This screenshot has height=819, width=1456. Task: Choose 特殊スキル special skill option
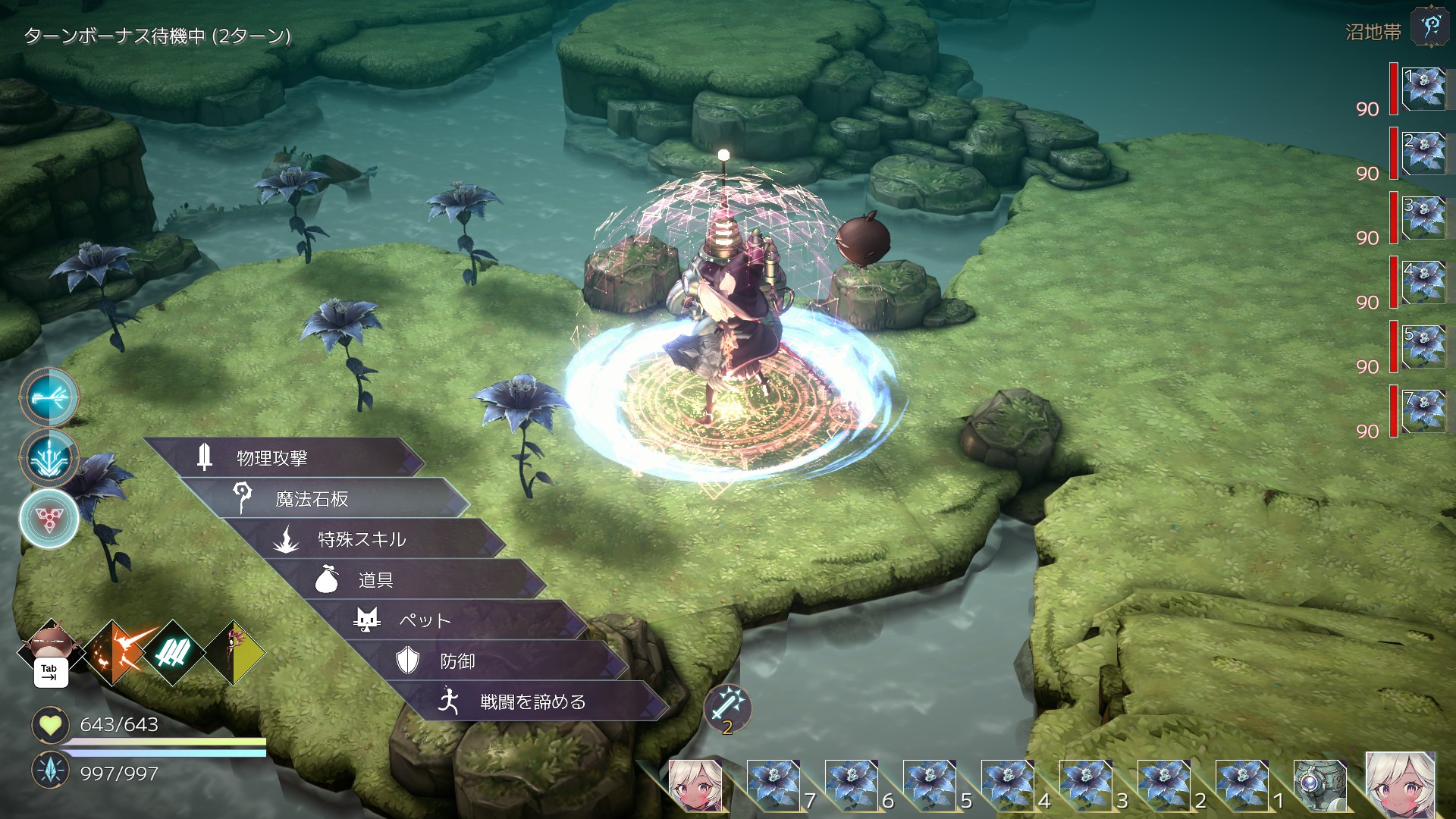tap(362, 539)
